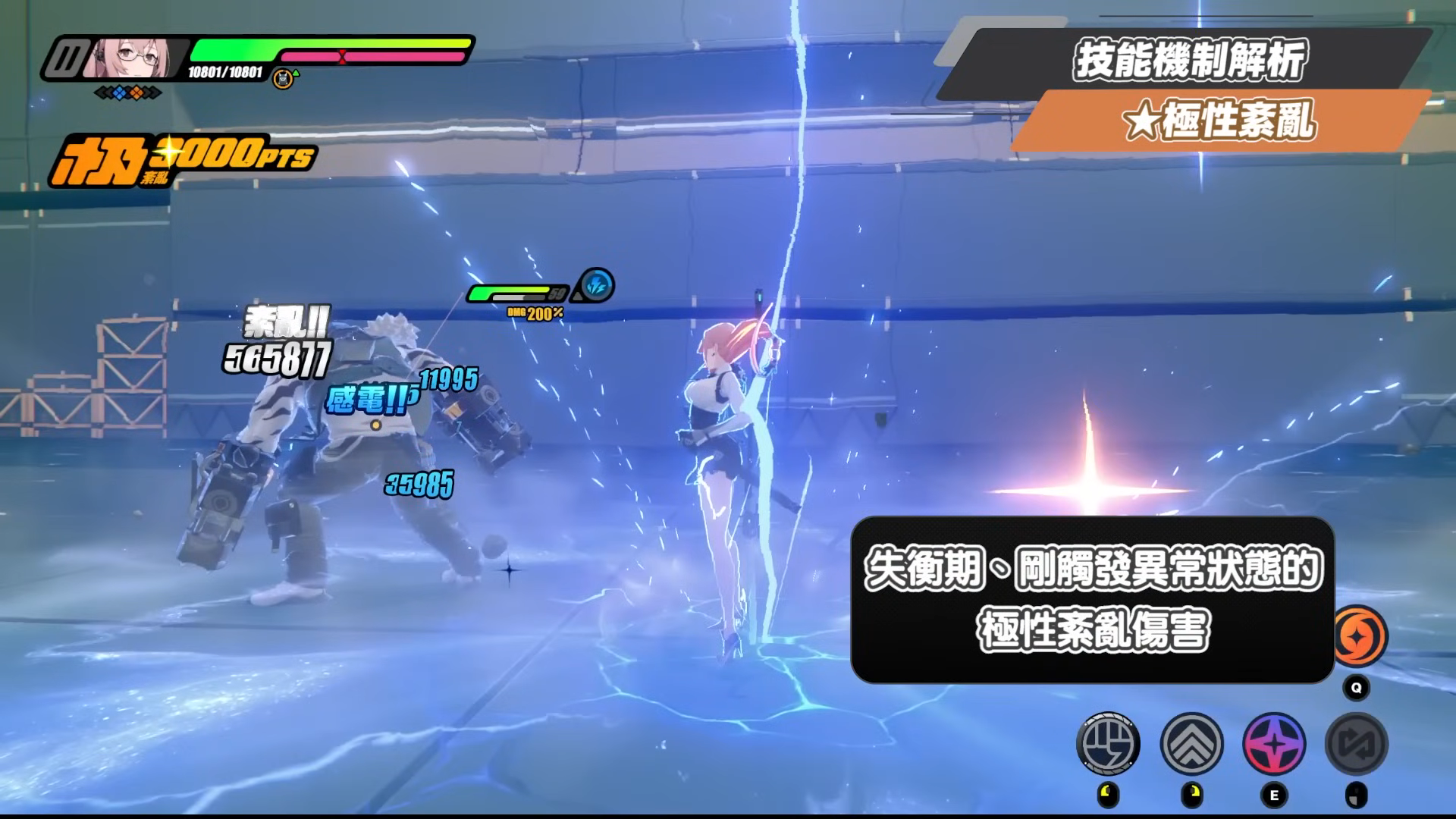Unleash the orange swirl ultimate ability

[x=1359, y=637]
